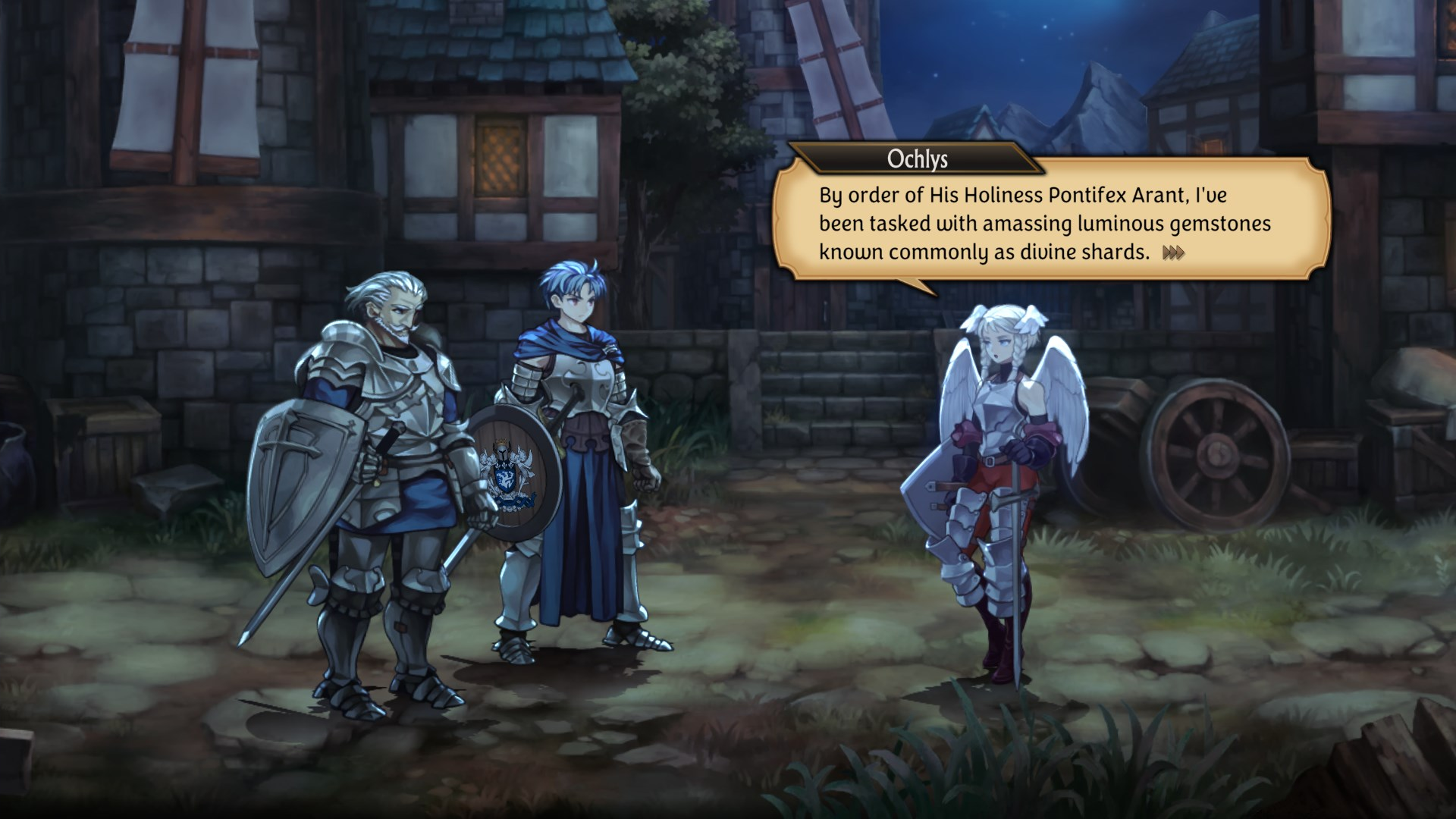Advance dialogue with the triple-arrow indicator
The height and width of the screenshot is (819, 1456).
(x=1172, y=253)
